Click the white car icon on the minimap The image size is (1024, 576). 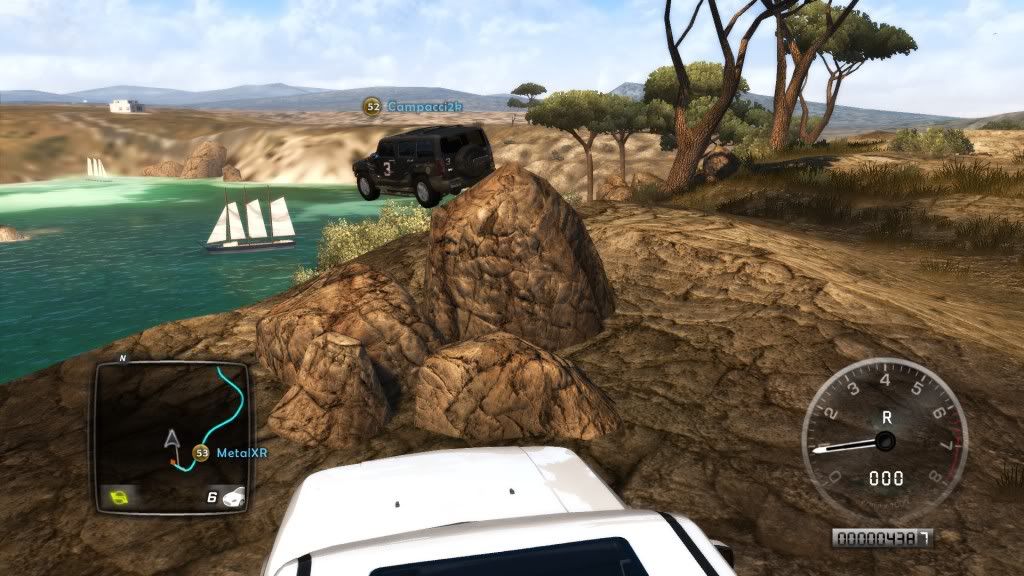click(x=234, y=494)
